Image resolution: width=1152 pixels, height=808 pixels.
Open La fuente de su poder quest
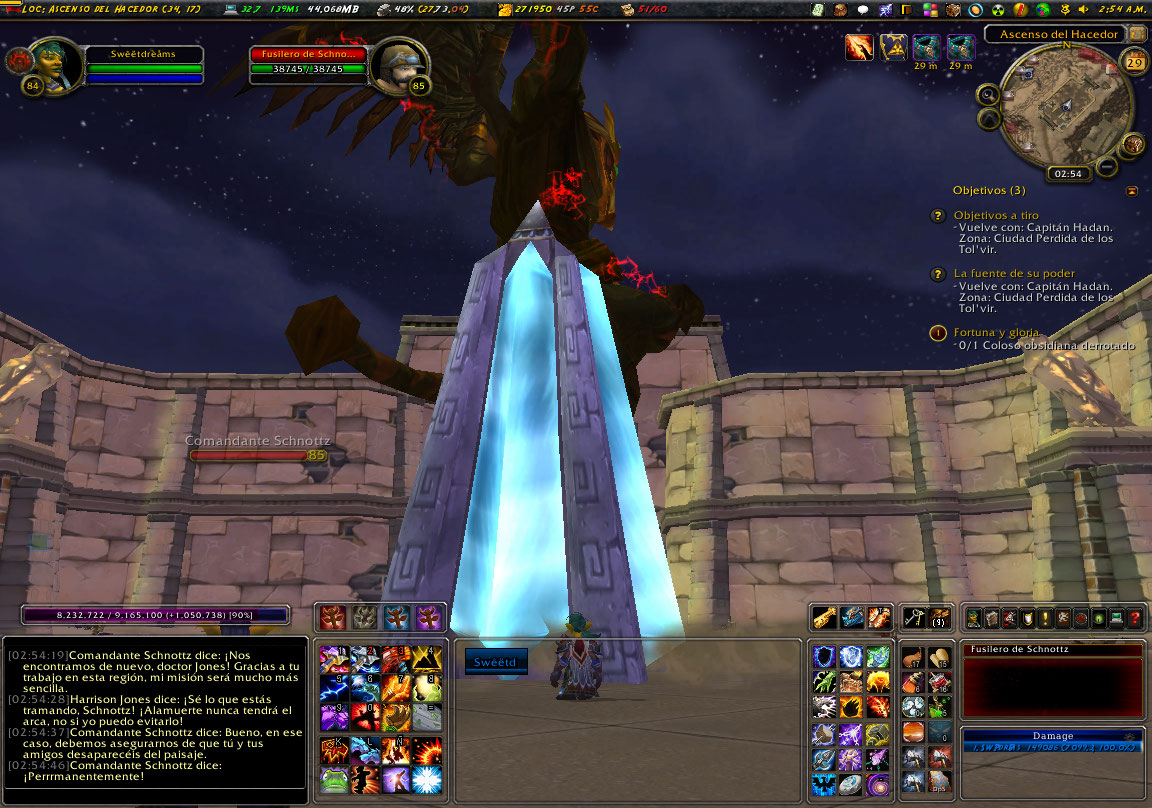coord(1014,273)
